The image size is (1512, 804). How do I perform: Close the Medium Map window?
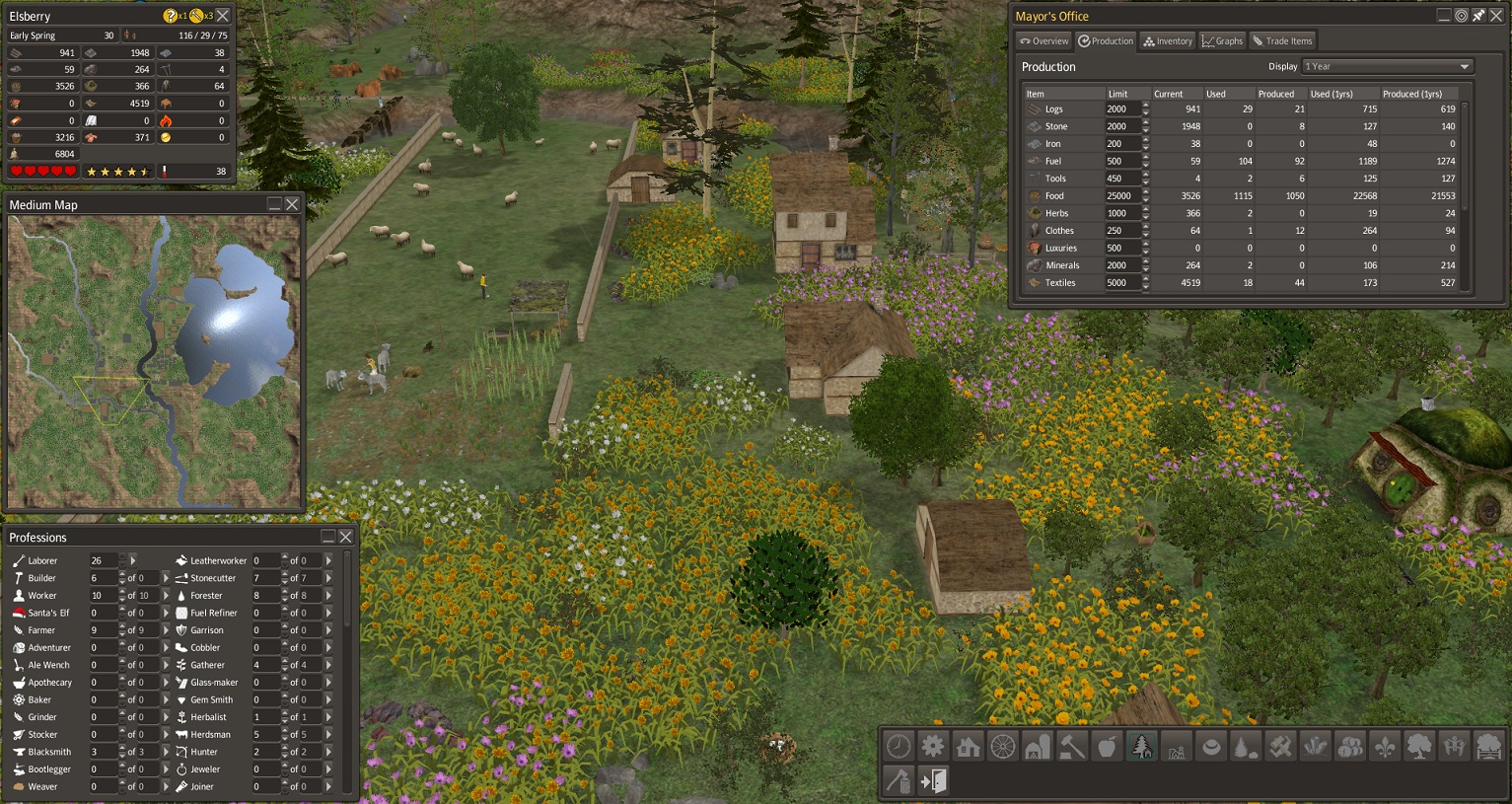pos(292,204)
